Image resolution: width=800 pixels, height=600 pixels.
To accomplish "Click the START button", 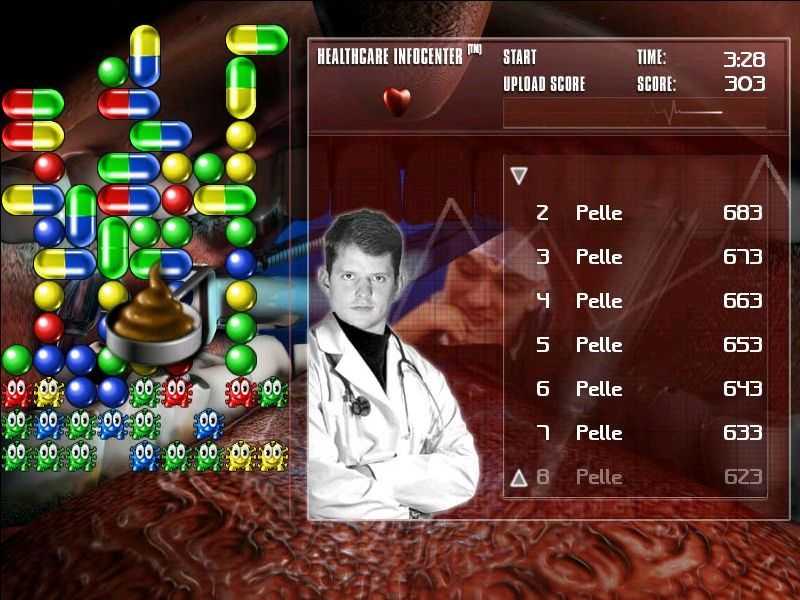I will [x=520, y=57].
